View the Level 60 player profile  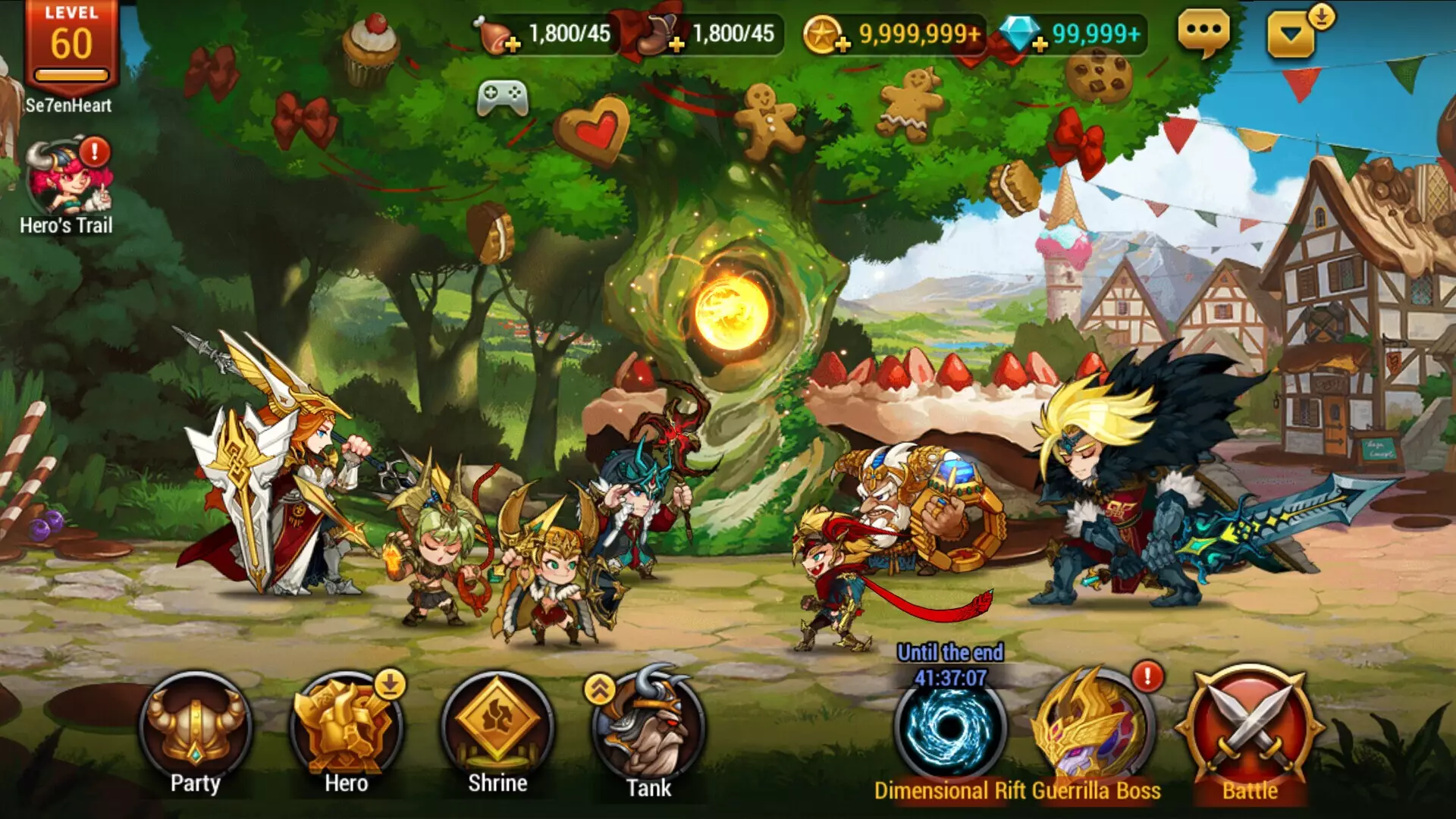click(71, 47)
